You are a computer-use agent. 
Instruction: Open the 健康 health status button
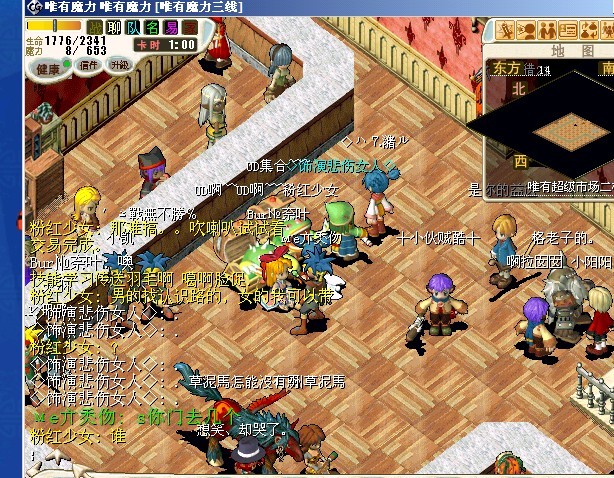point(48,67)
